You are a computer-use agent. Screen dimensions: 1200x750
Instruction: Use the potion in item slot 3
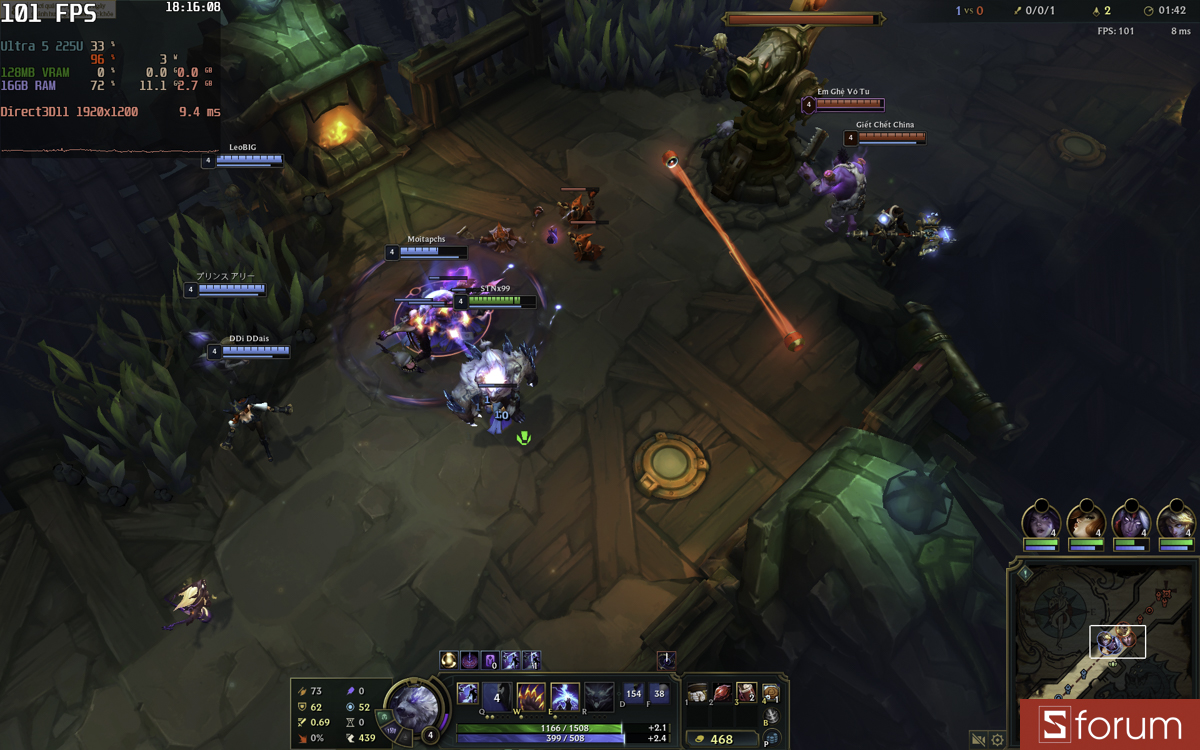(x=746, y=692)
